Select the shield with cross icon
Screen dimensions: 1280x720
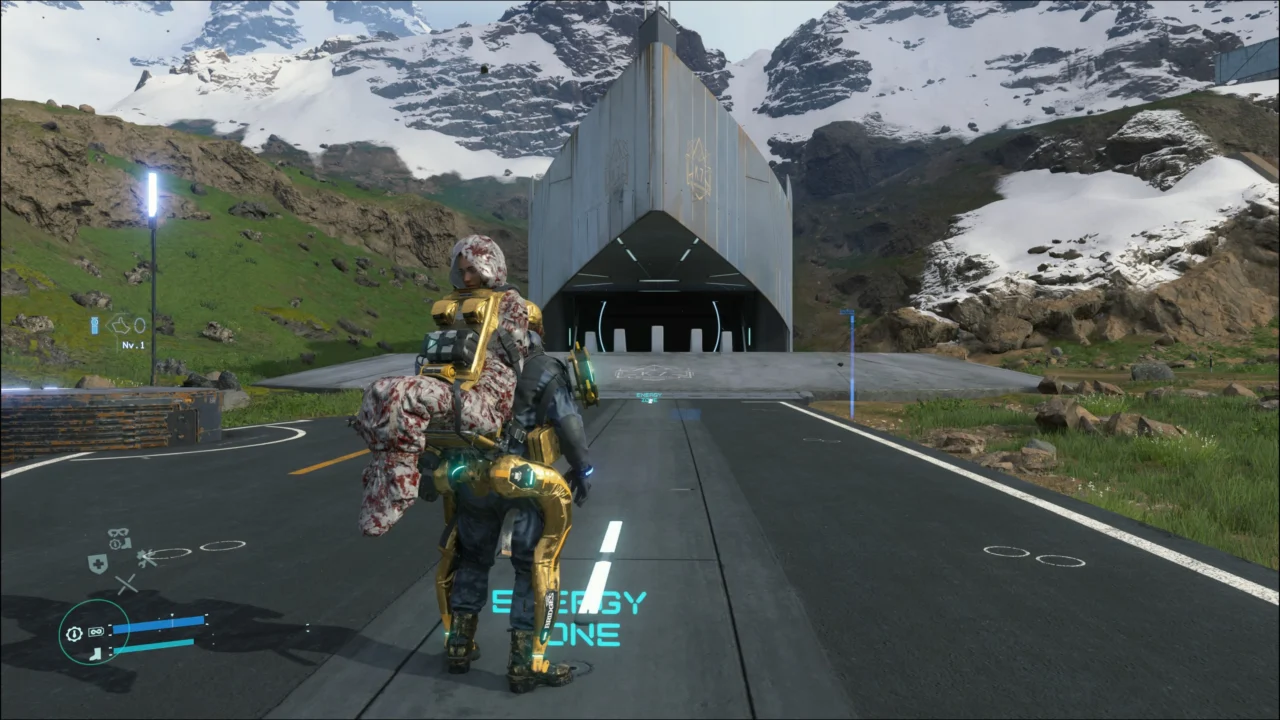click(97, 563)
